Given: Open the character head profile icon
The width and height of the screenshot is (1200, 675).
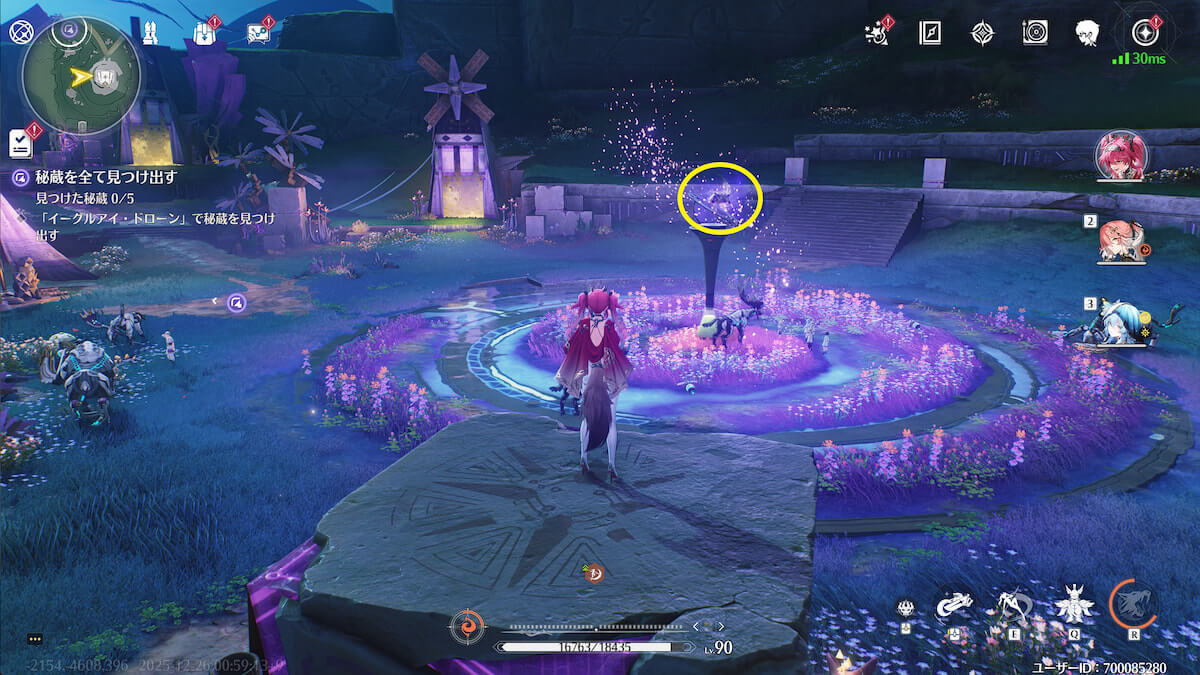Looking at the screenshot, I should [1088, 33].
